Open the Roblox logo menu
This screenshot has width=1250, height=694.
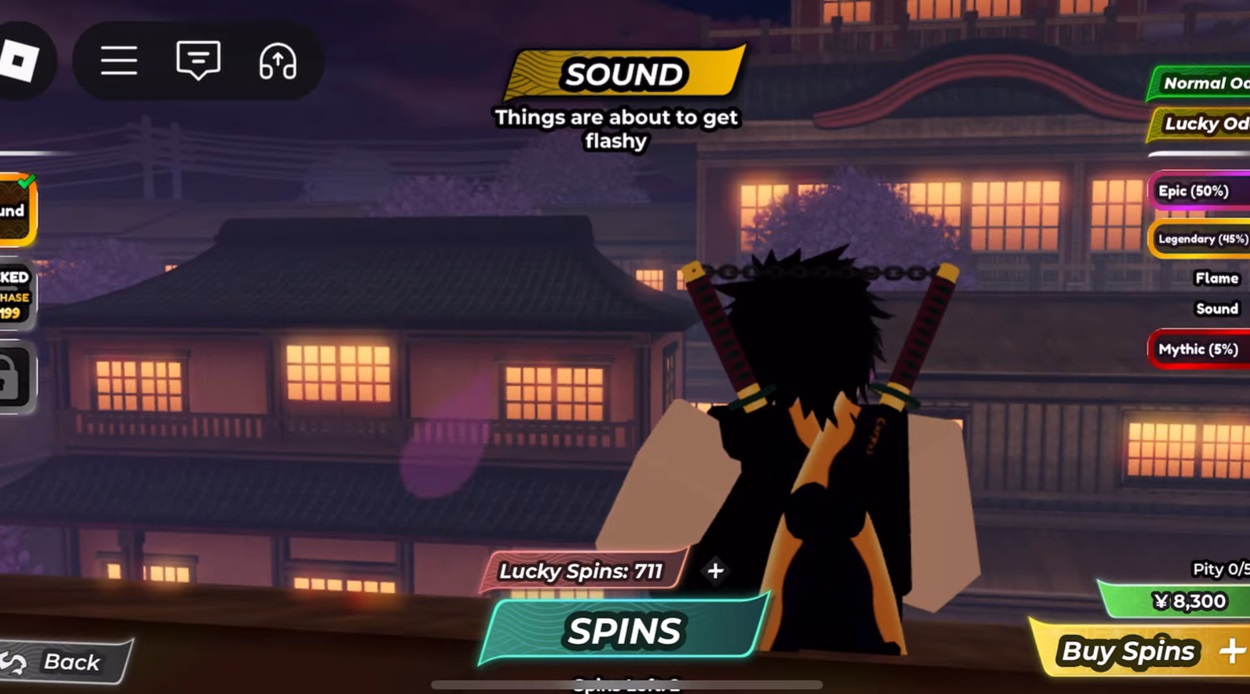(x=19, y=62)
